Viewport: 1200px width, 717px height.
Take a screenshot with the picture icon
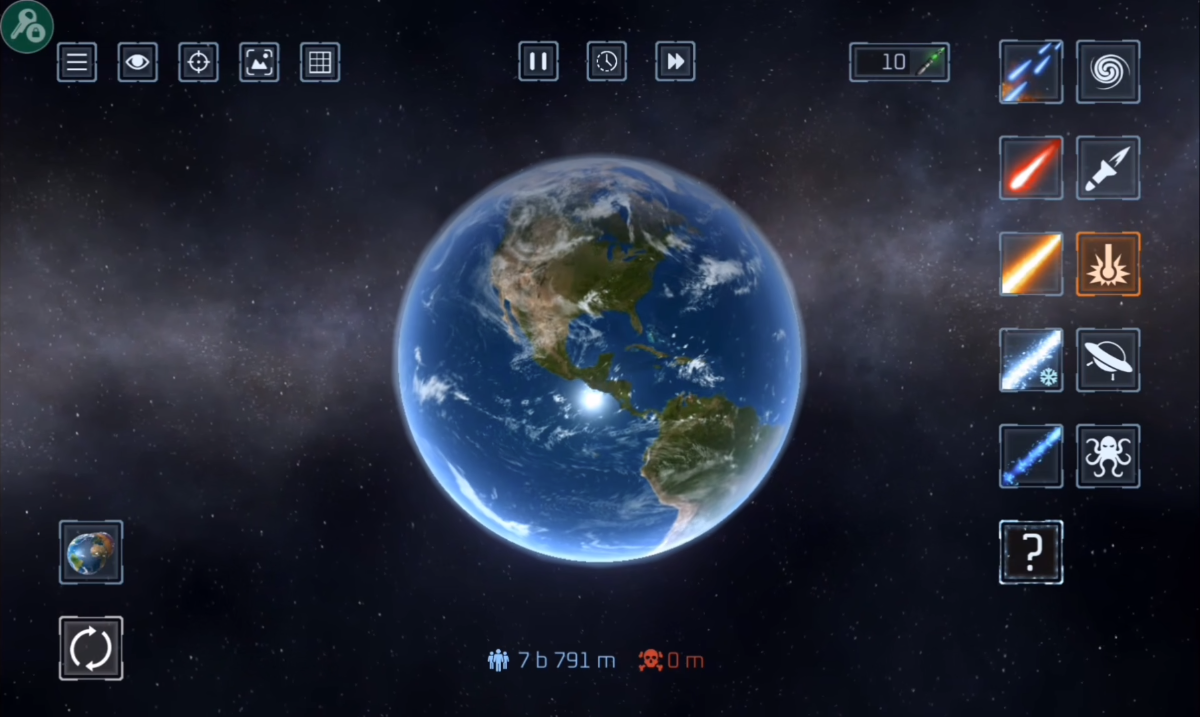coord(259,62)
